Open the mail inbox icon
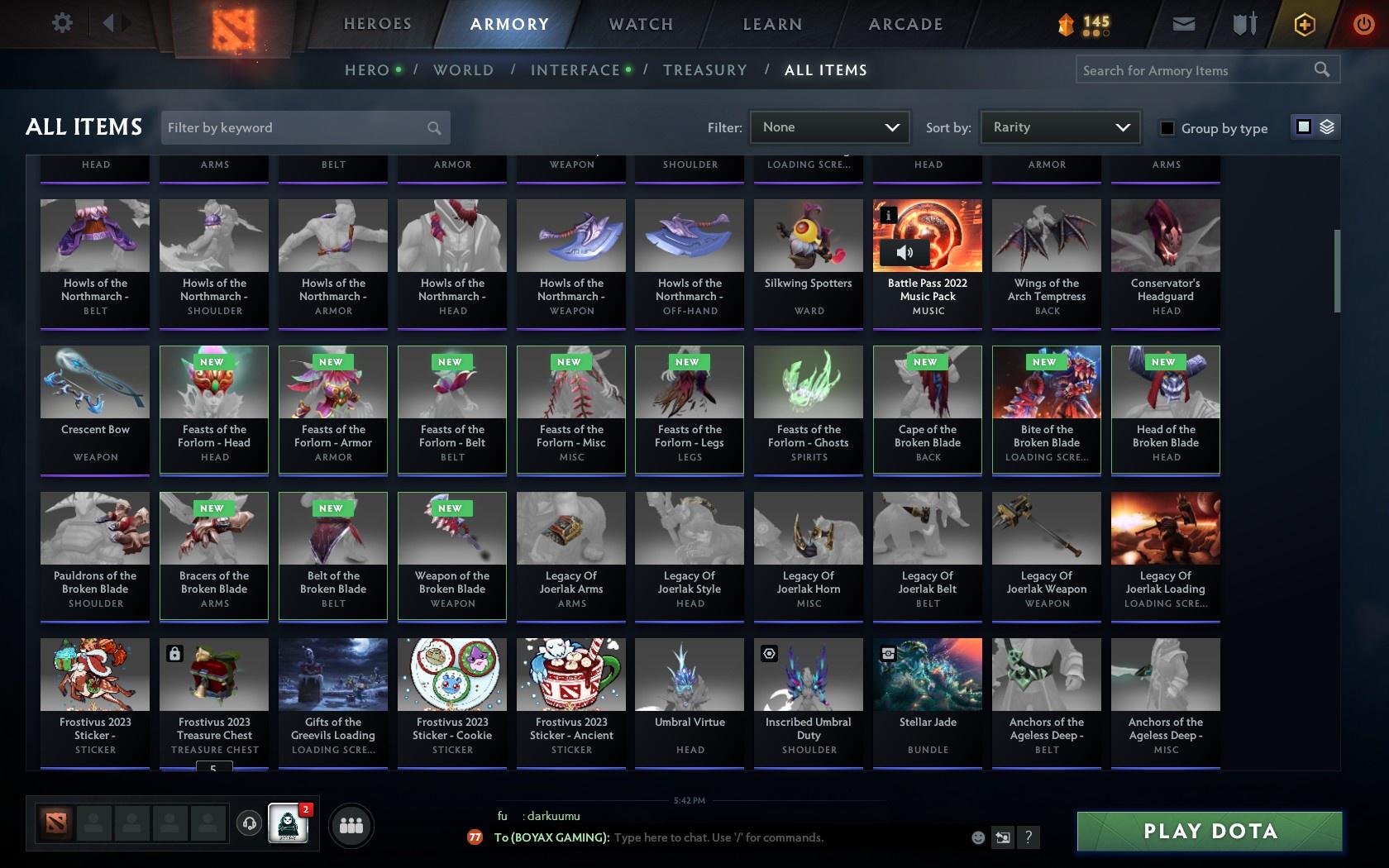The height and width of the screenshot is (868, 1389). click(x=1182, y=23)
